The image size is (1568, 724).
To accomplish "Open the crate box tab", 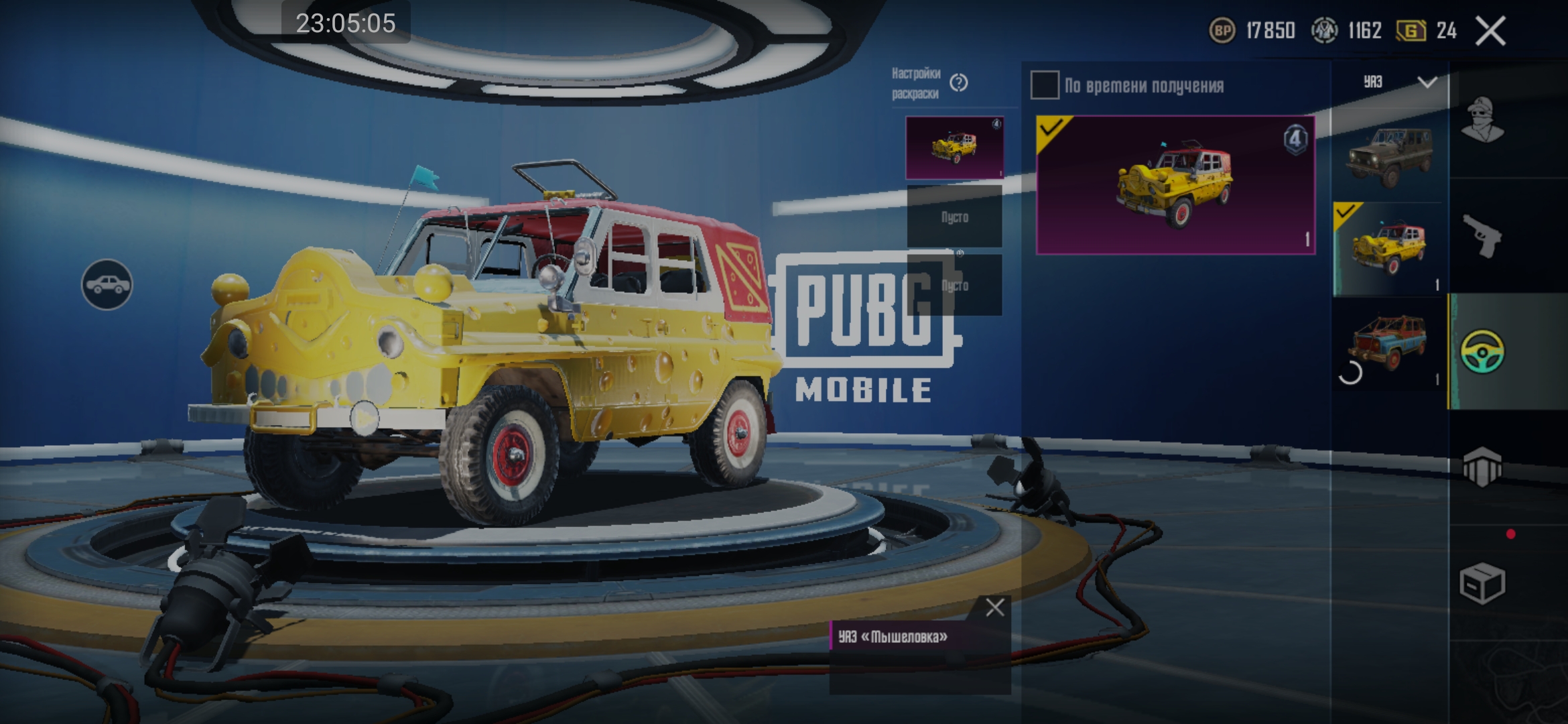I will (x=1482, y=583).
